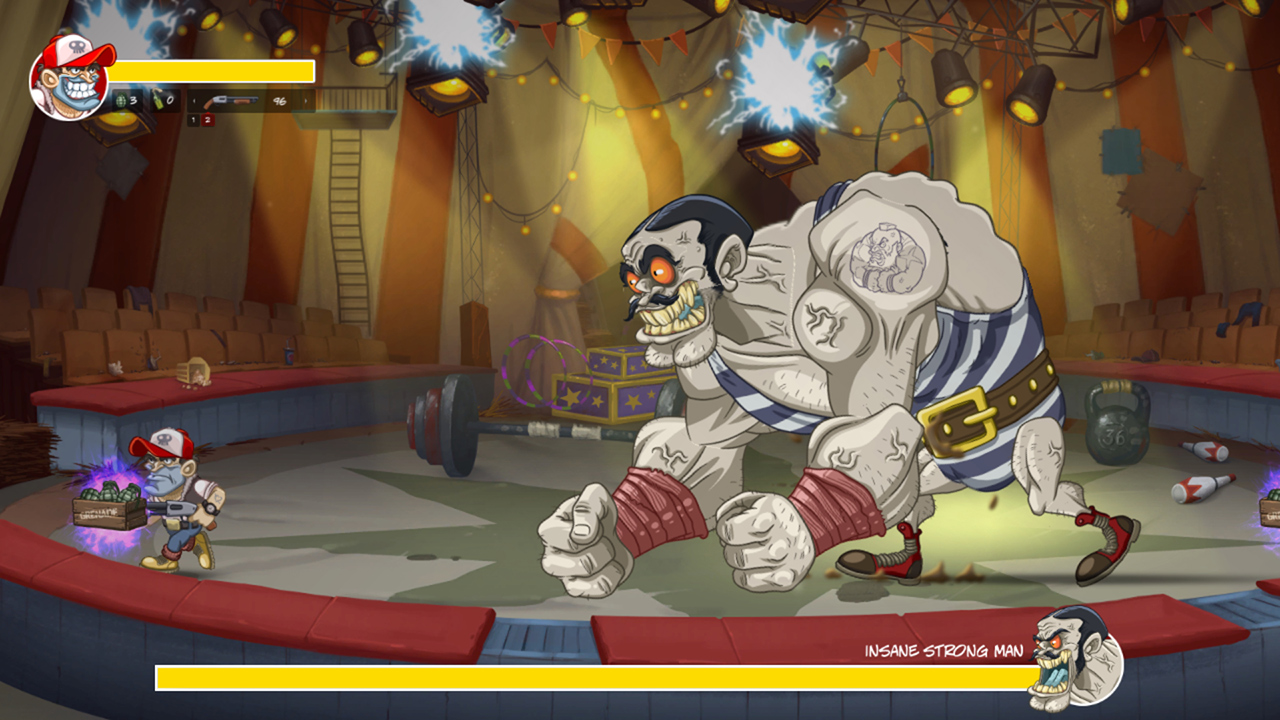Click the left arrow to cycle previous weapon
Image resolution: width=1280 pixels, height=720 pixels.
click(194, 101)
